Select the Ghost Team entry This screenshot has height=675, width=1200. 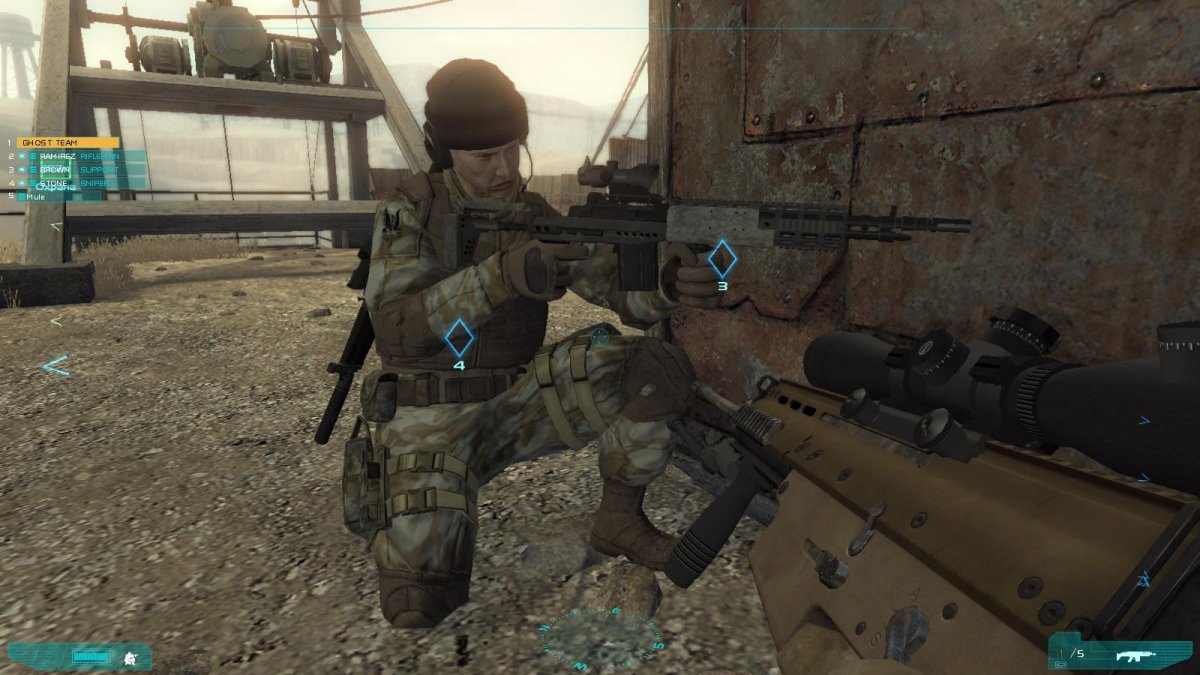62,143
